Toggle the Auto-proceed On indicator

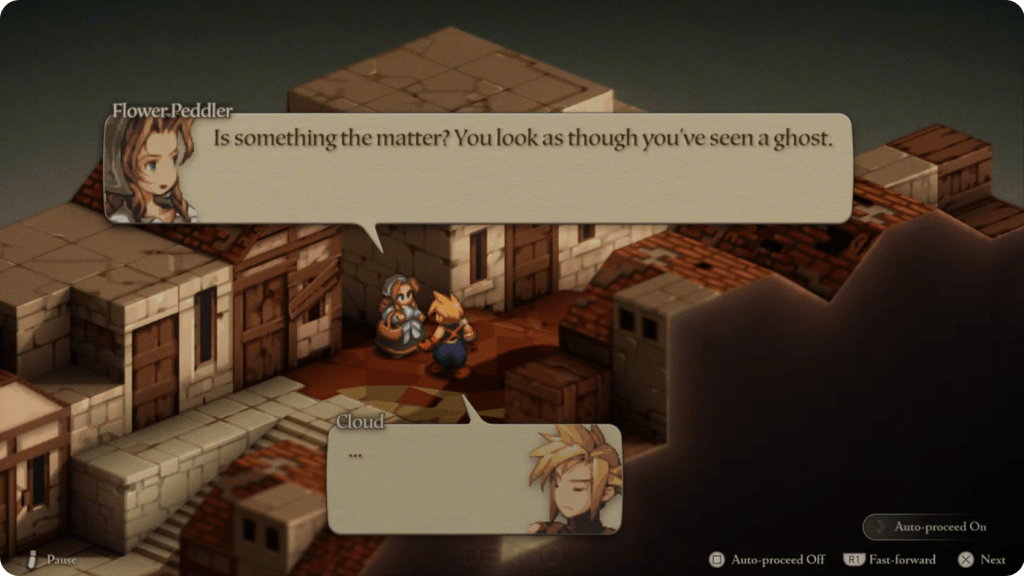click(x=930, y=527)
